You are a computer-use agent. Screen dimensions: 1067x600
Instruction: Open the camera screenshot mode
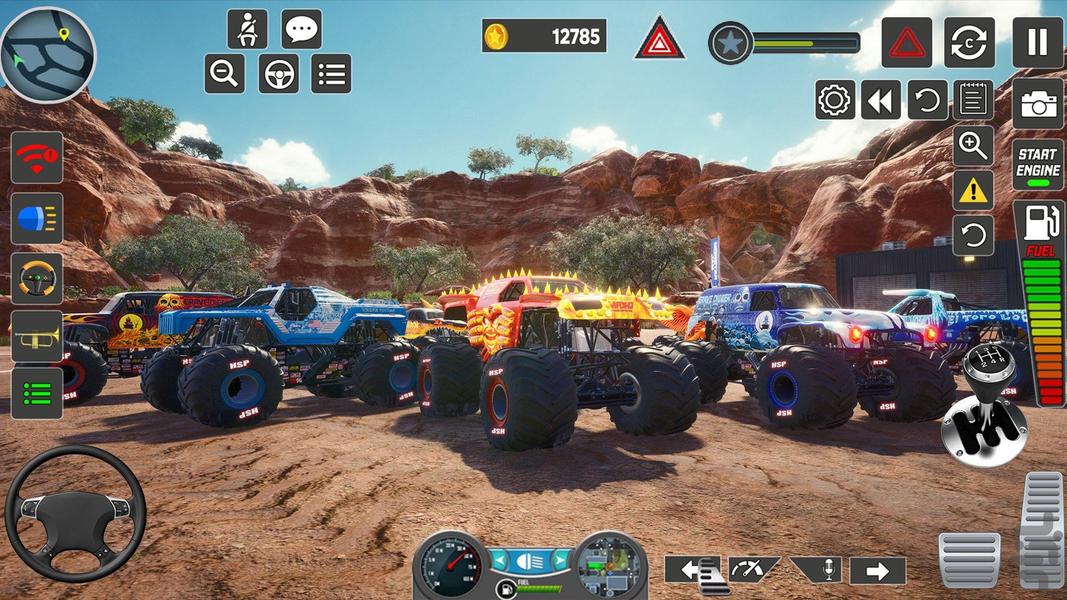[1037, 104]
